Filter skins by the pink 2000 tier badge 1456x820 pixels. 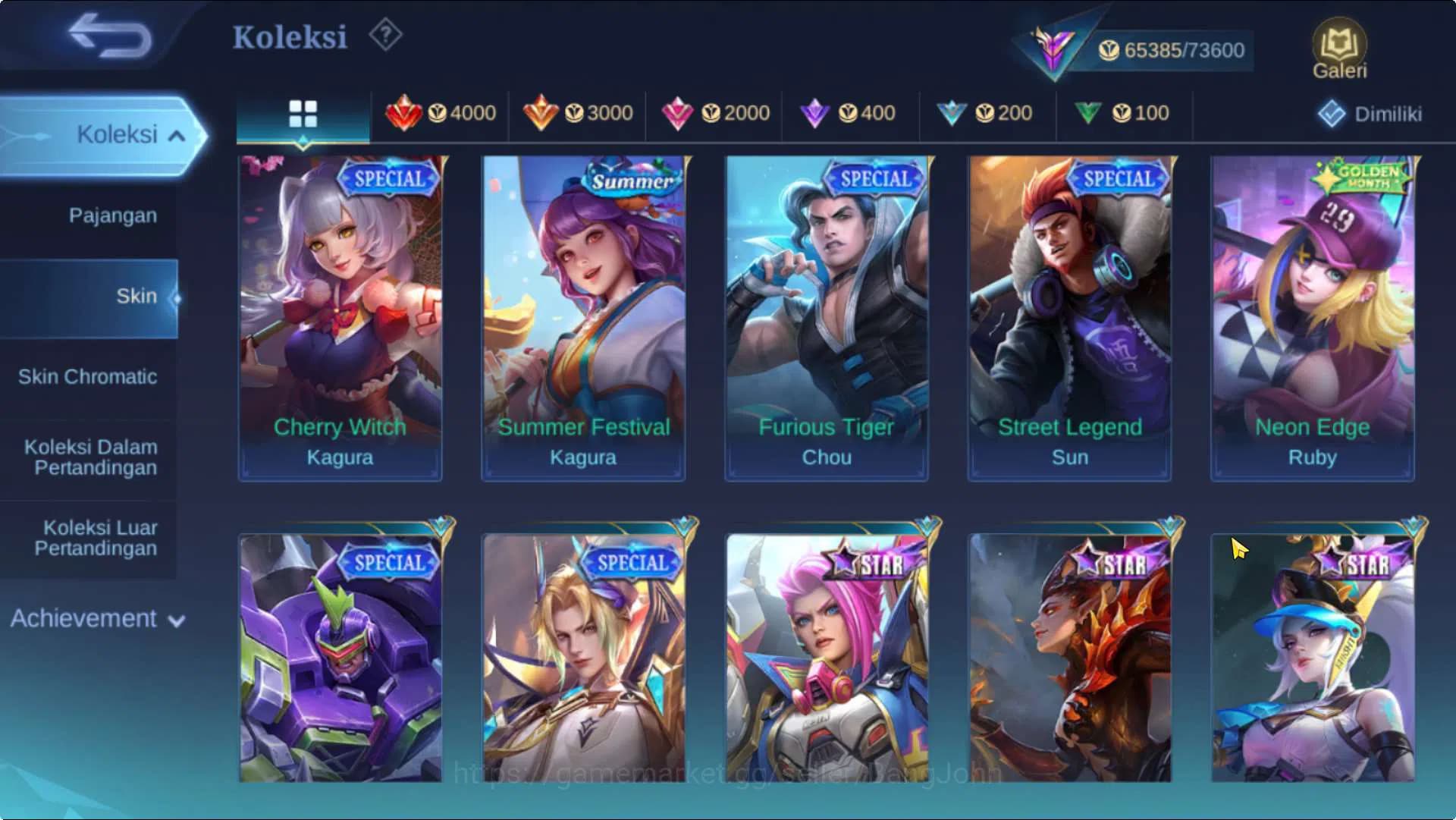717,112
